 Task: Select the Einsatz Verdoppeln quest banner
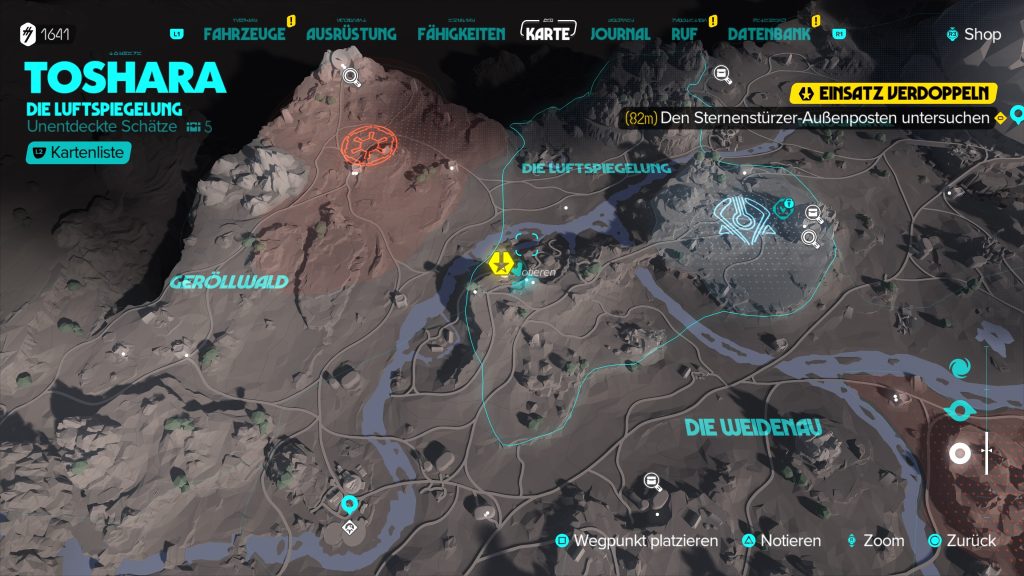click(894, 94)
